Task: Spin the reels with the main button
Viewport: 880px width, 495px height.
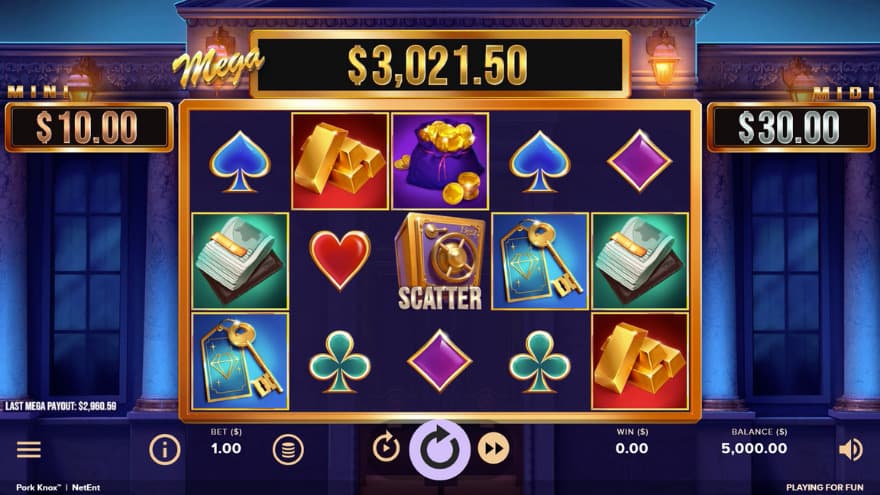Action: click(x=439, y=449)
